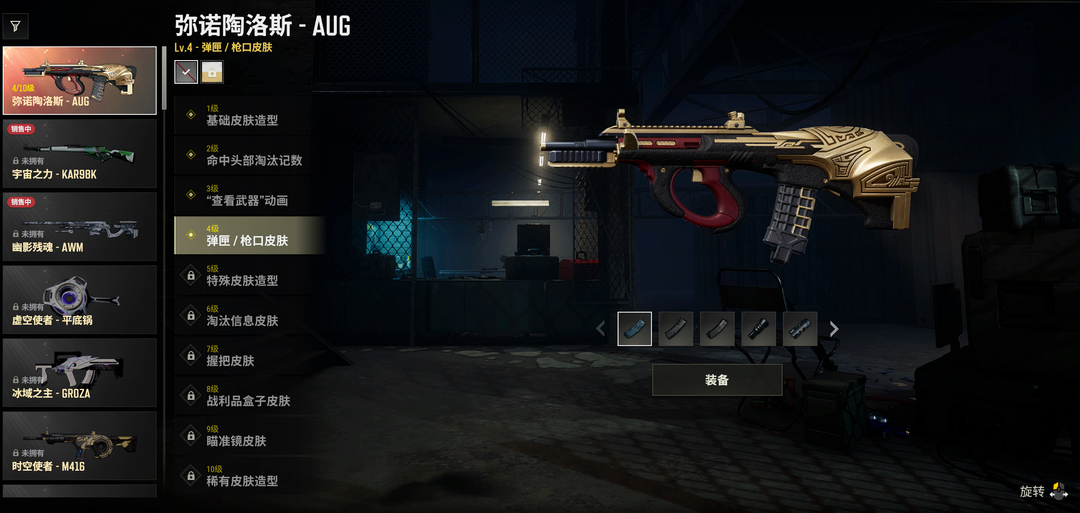Viewport: 1080px width, 513px height.
Task: View locked level 9 瞄准镜皮肤
Action: 248,436
